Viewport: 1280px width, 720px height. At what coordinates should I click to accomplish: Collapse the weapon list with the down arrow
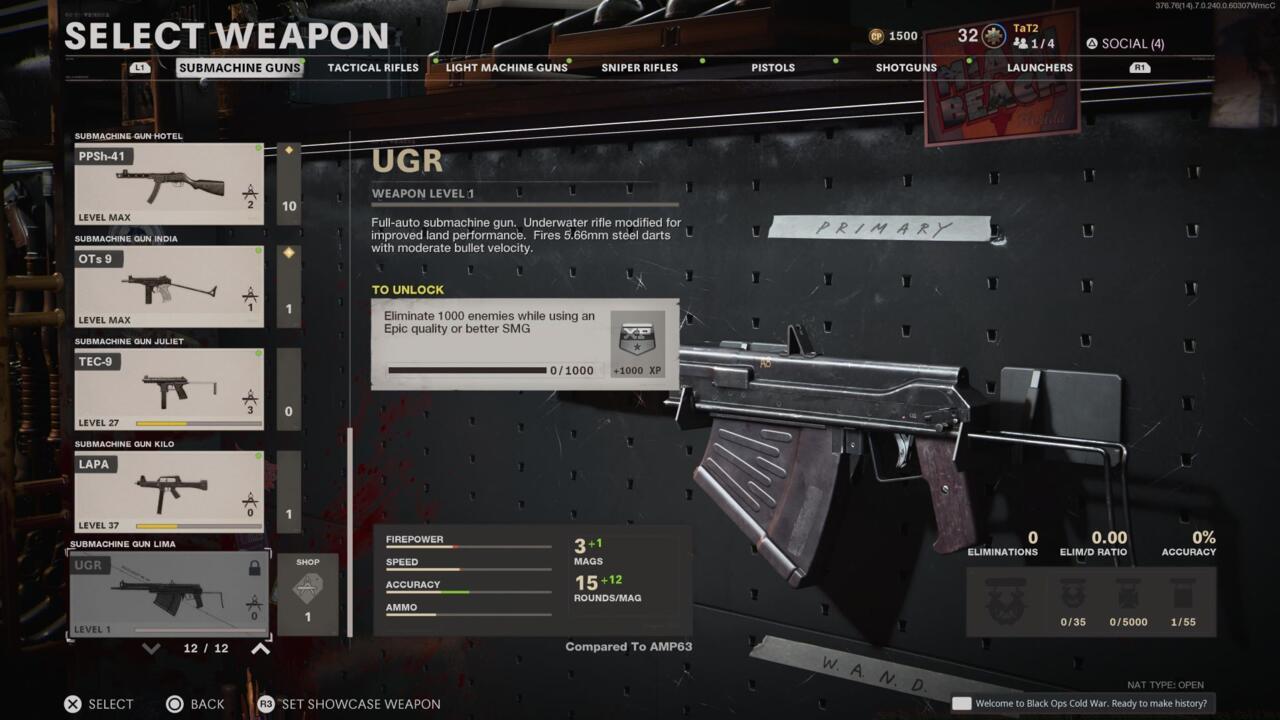click(x=151, y=648)
